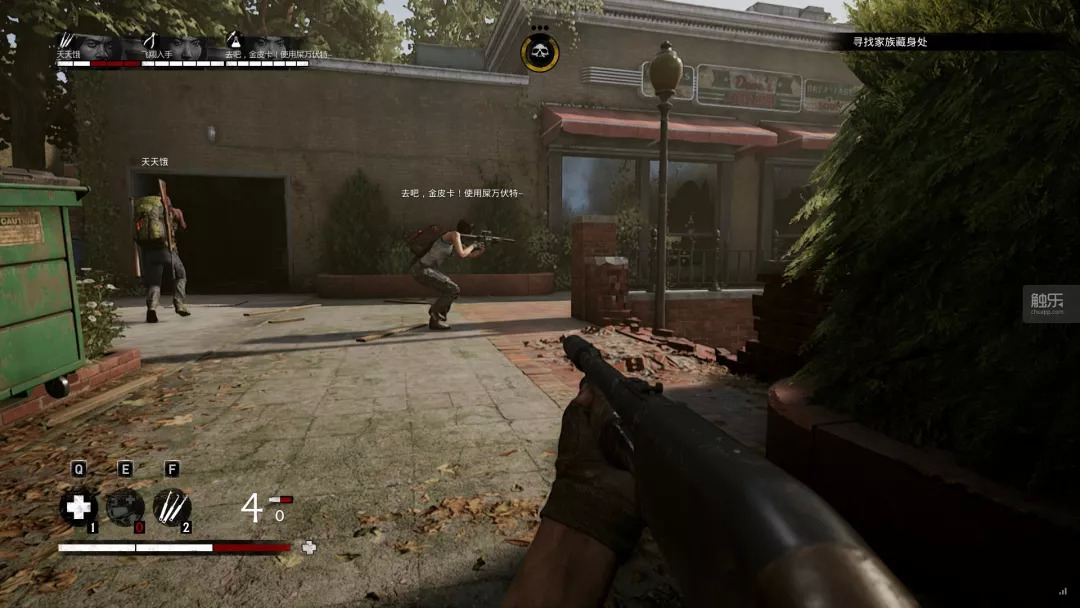Select the empty equipment bag slot
The width and height of the screenshot is (1080, 608).
[124, 507]
